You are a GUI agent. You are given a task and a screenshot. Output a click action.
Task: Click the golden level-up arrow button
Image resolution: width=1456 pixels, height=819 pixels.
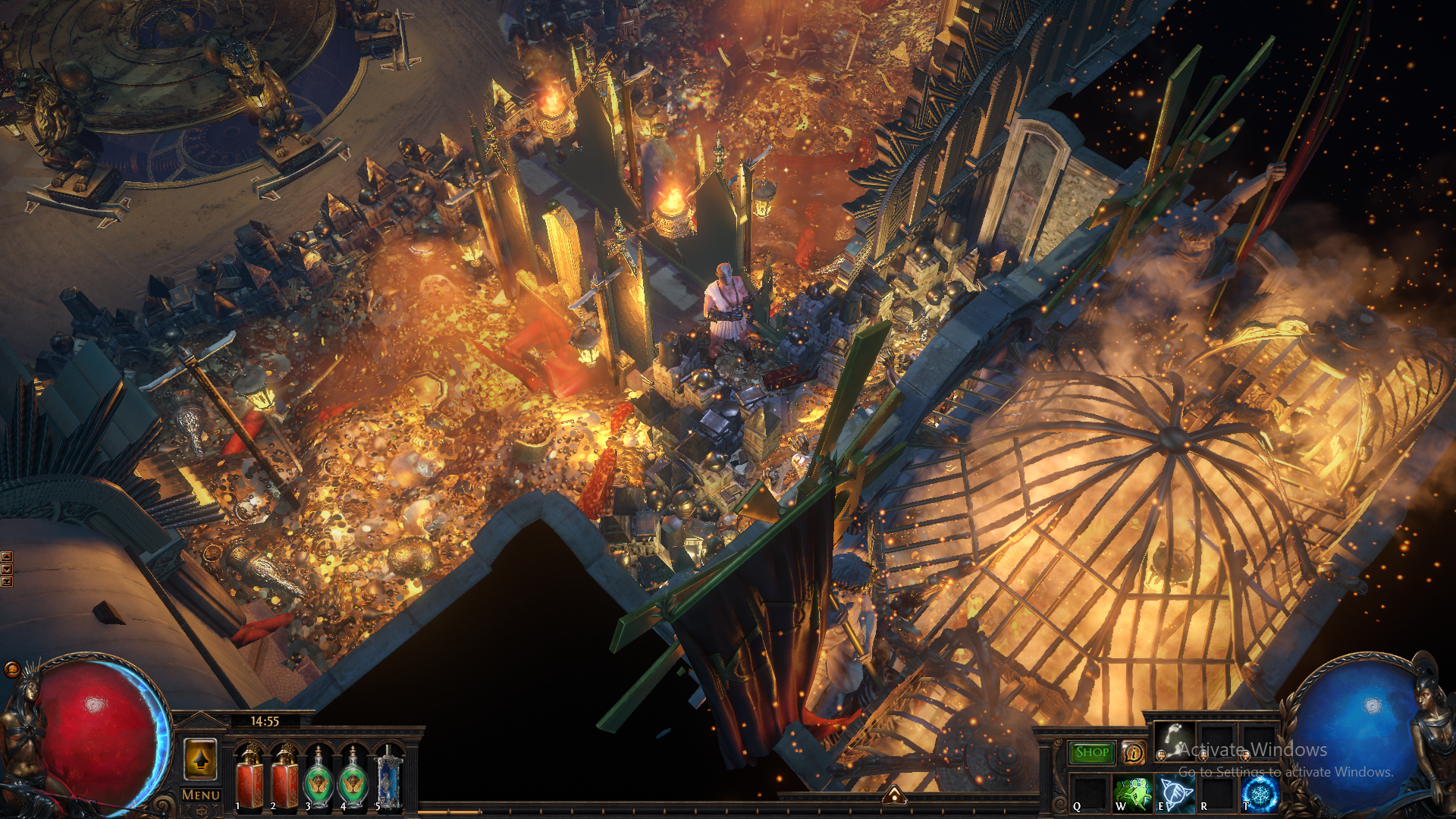(x=201, y=759)
